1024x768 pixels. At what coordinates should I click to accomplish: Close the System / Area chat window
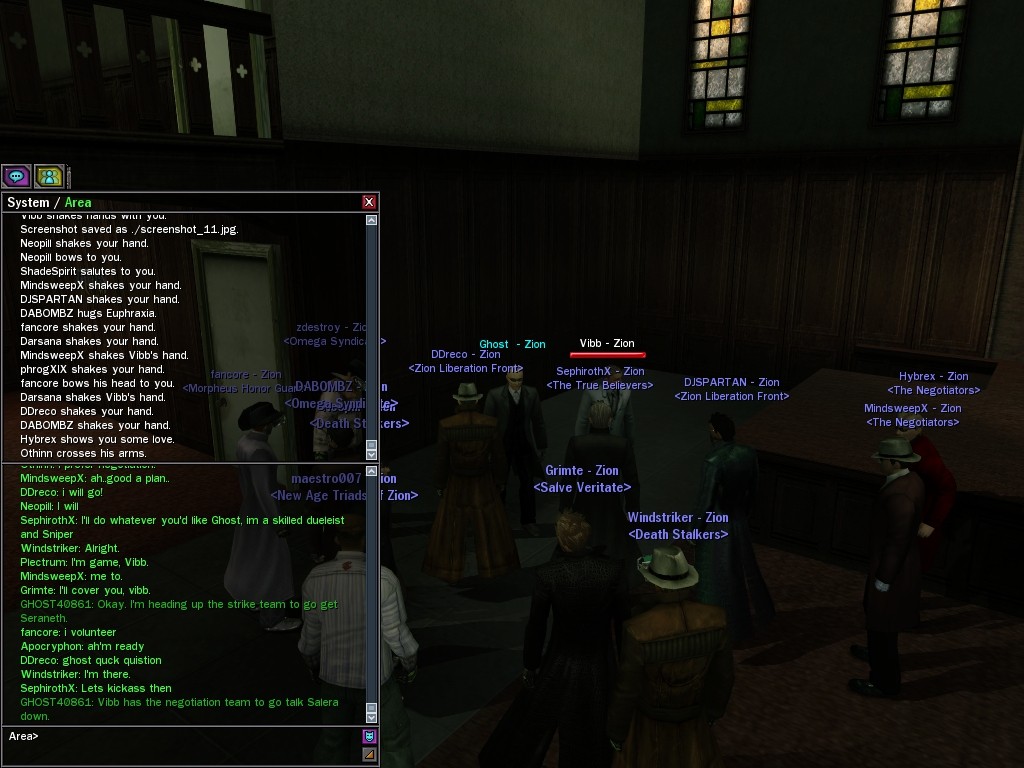tap(369, 202)
